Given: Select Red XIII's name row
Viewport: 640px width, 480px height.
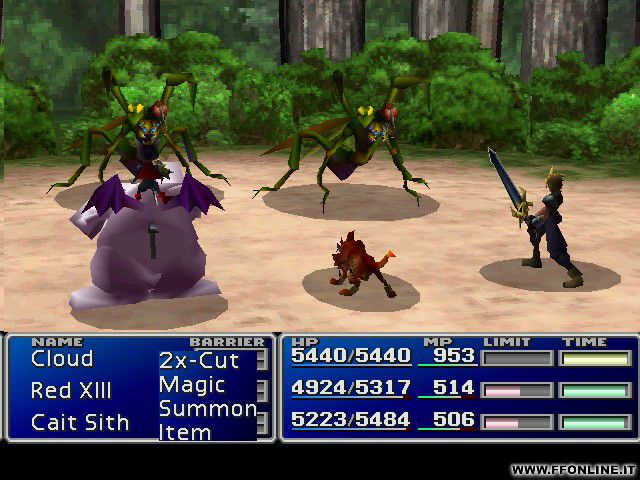Looking at the screenshot, I should pyautogui.click(x=71, y=390).
